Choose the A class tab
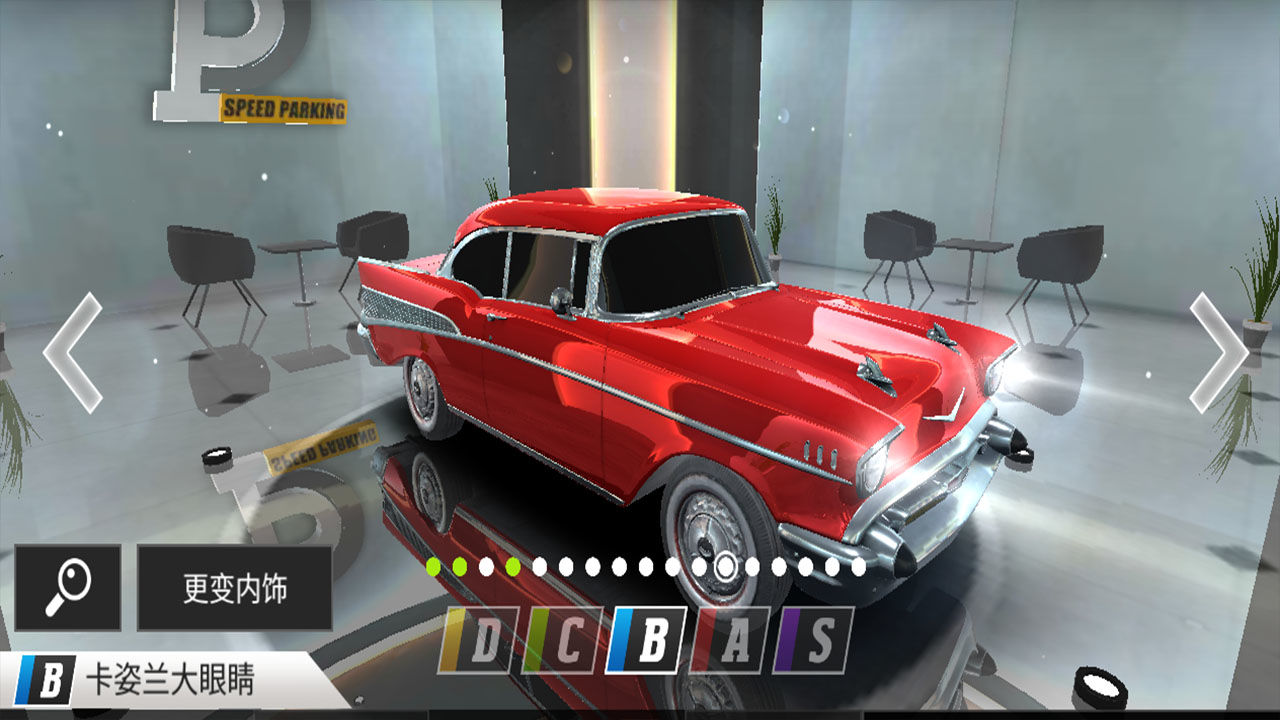Screen dimensions: 1280x720 (x=730, y=640)
